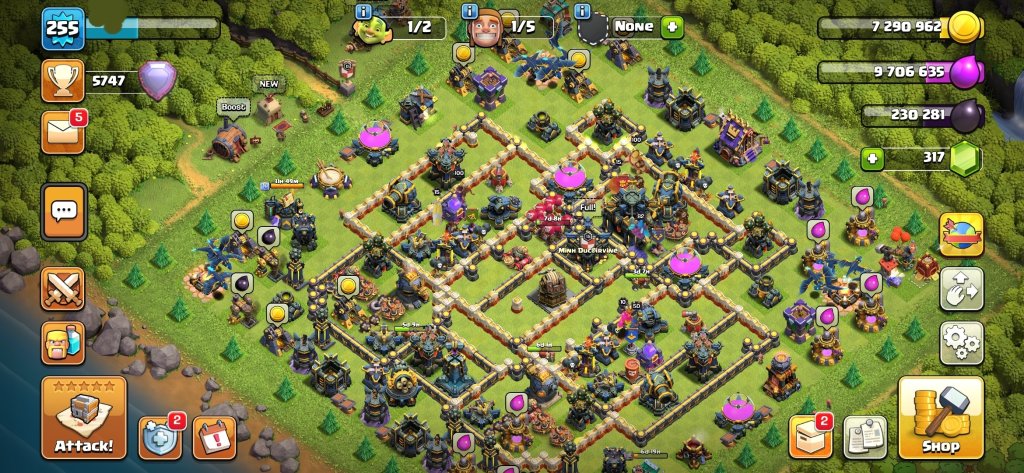Open the barbarian army overview button
The width and height of the screenshot is (1024, 473).
point(62,343)
